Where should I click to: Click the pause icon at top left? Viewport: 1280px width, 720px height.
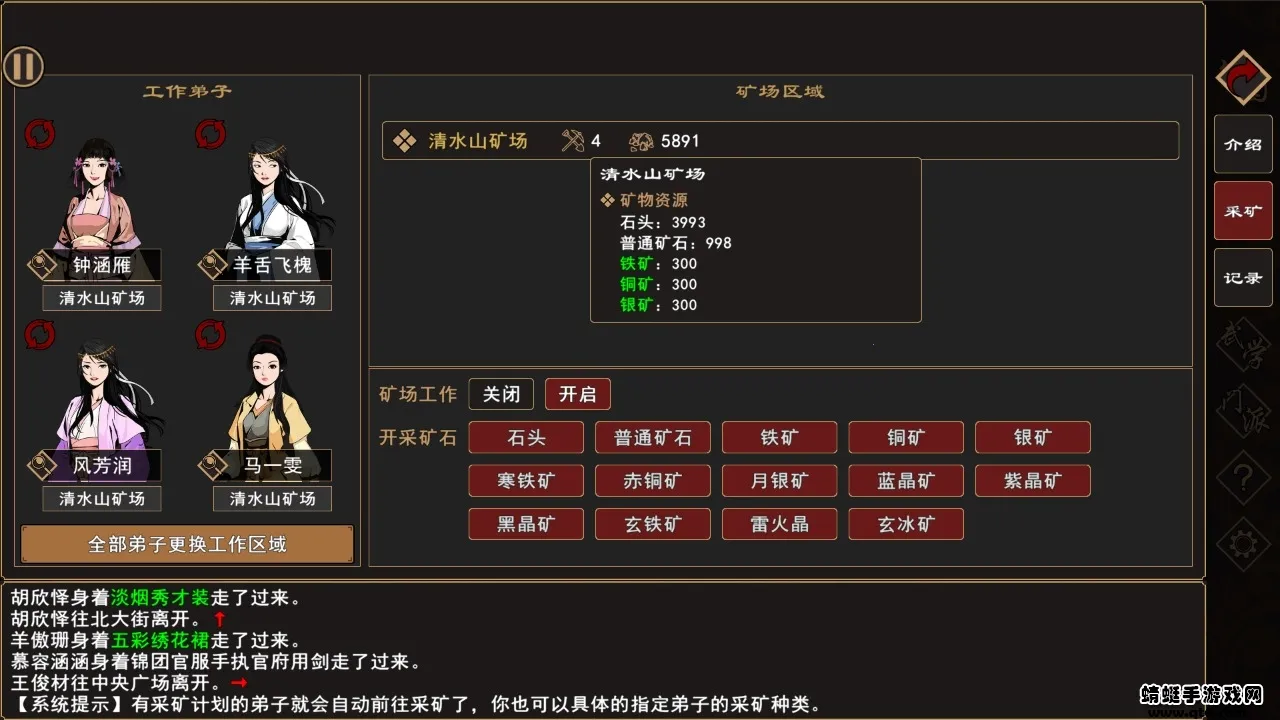23,66
